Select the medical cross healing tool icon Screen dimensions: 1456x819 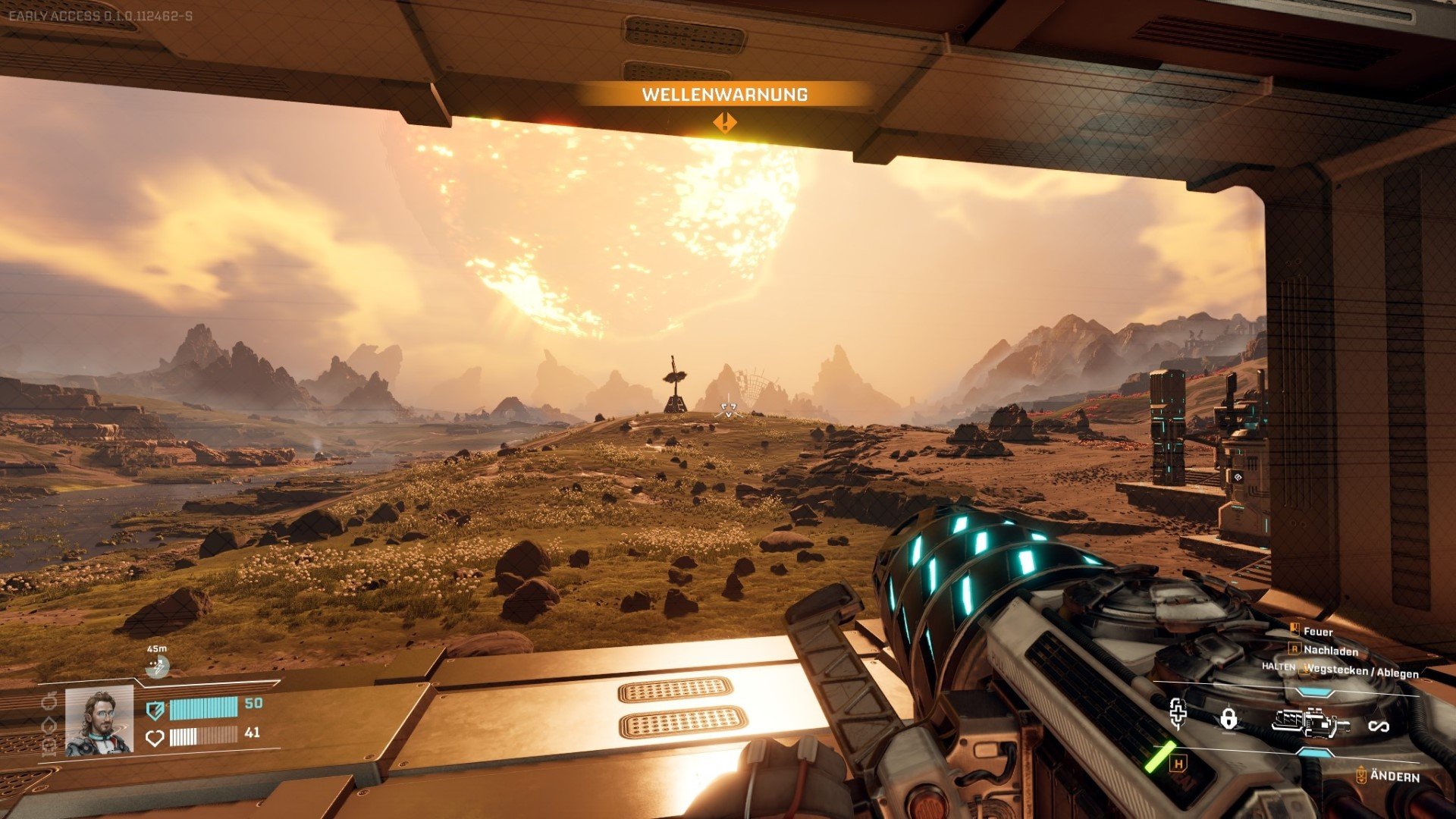(1178, 714)
